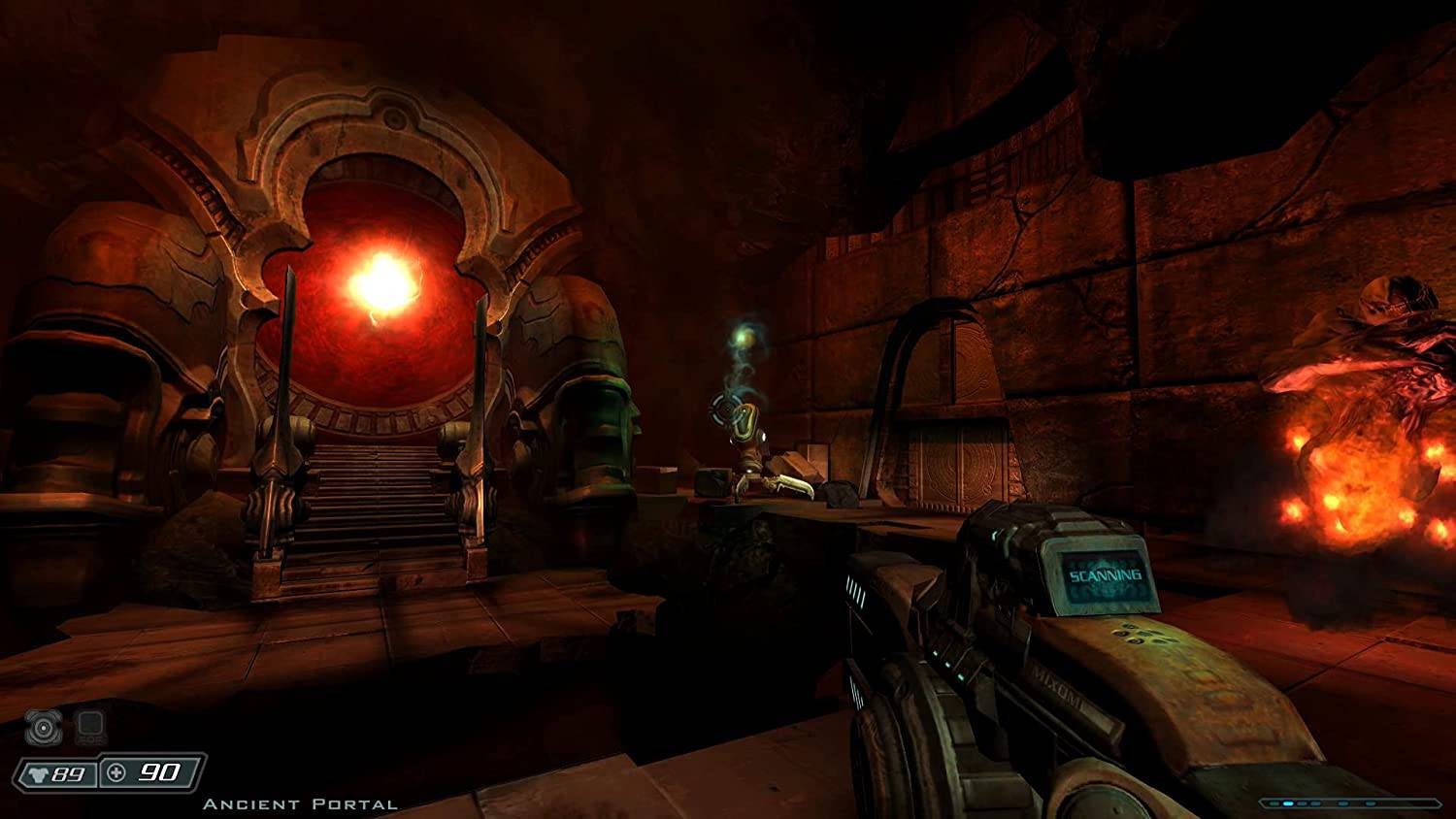Select the Ancient Portal location label
This screenshot has height=819, width=1456.
[x=301, y=804]
